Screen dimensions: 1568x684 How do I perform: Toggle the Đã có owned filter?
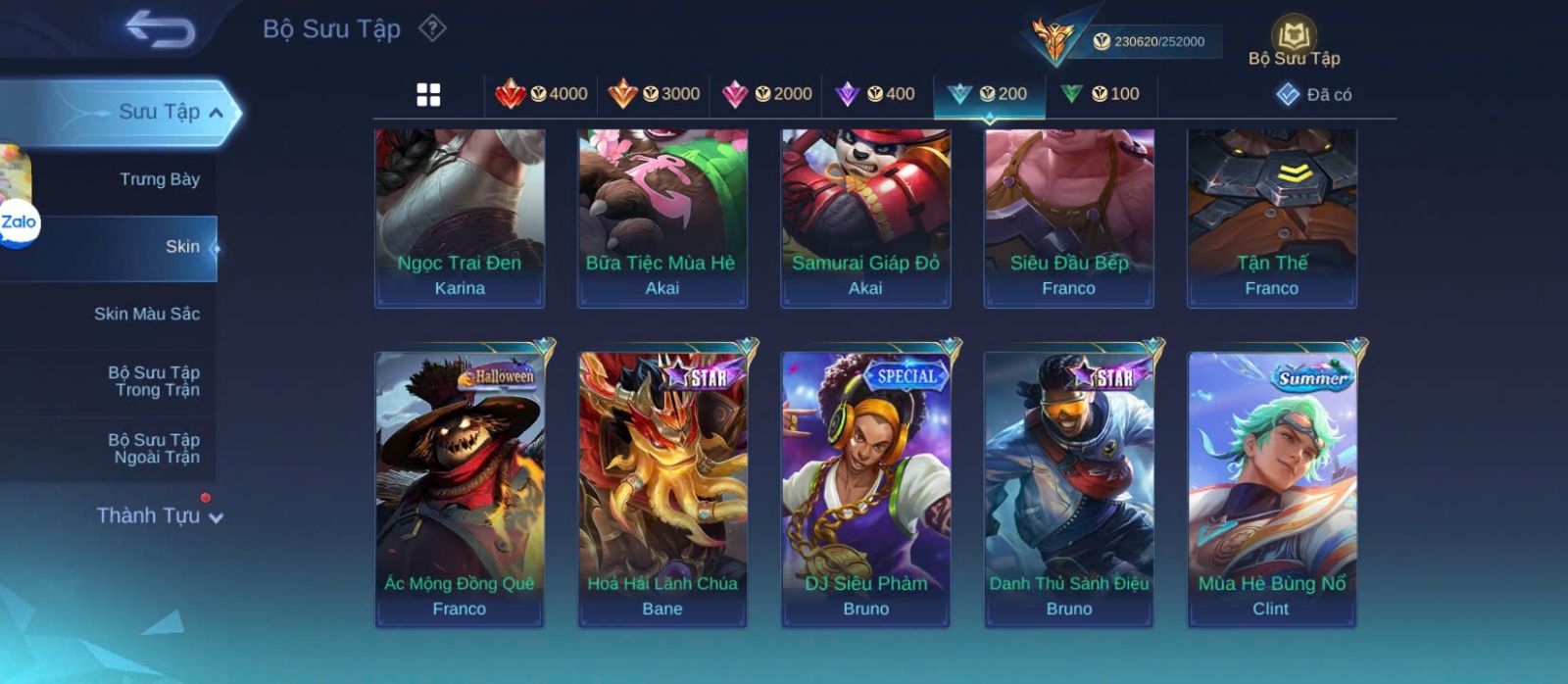[1314, 94]
